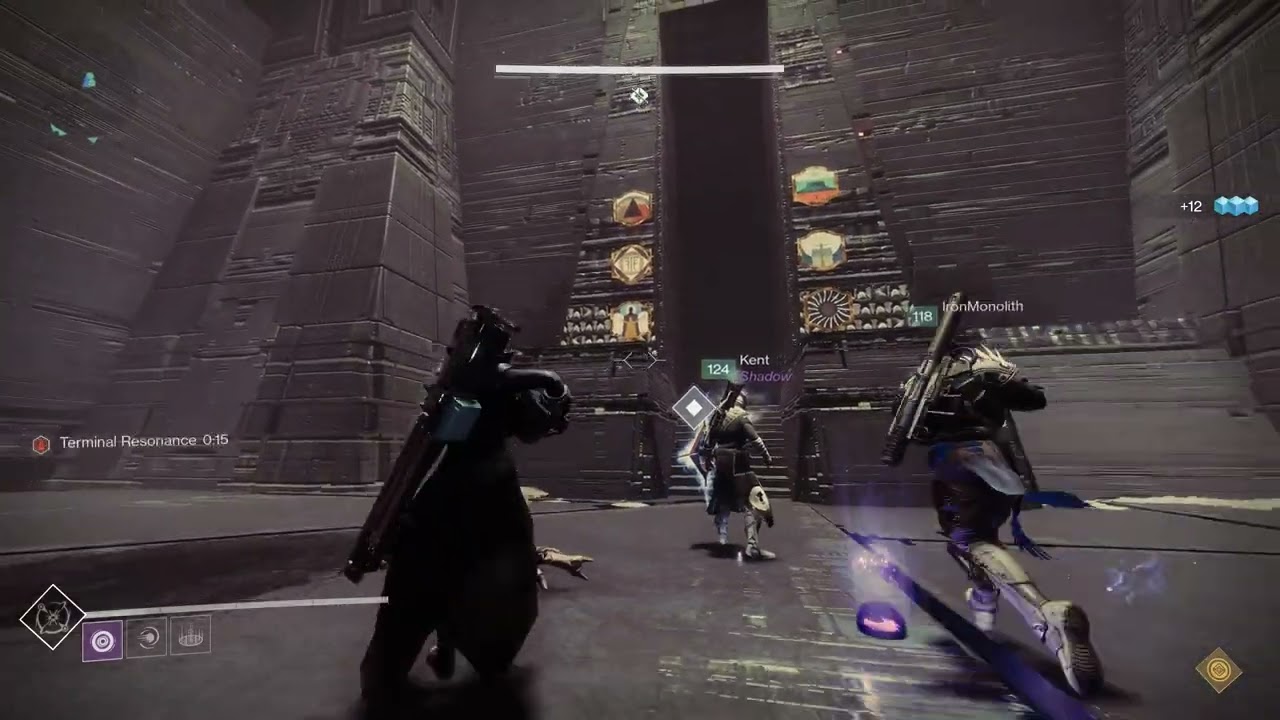Click the Terminal Resonance buff icon
The width and height of the screenshot is (1280, 720).
click(42, 439)
